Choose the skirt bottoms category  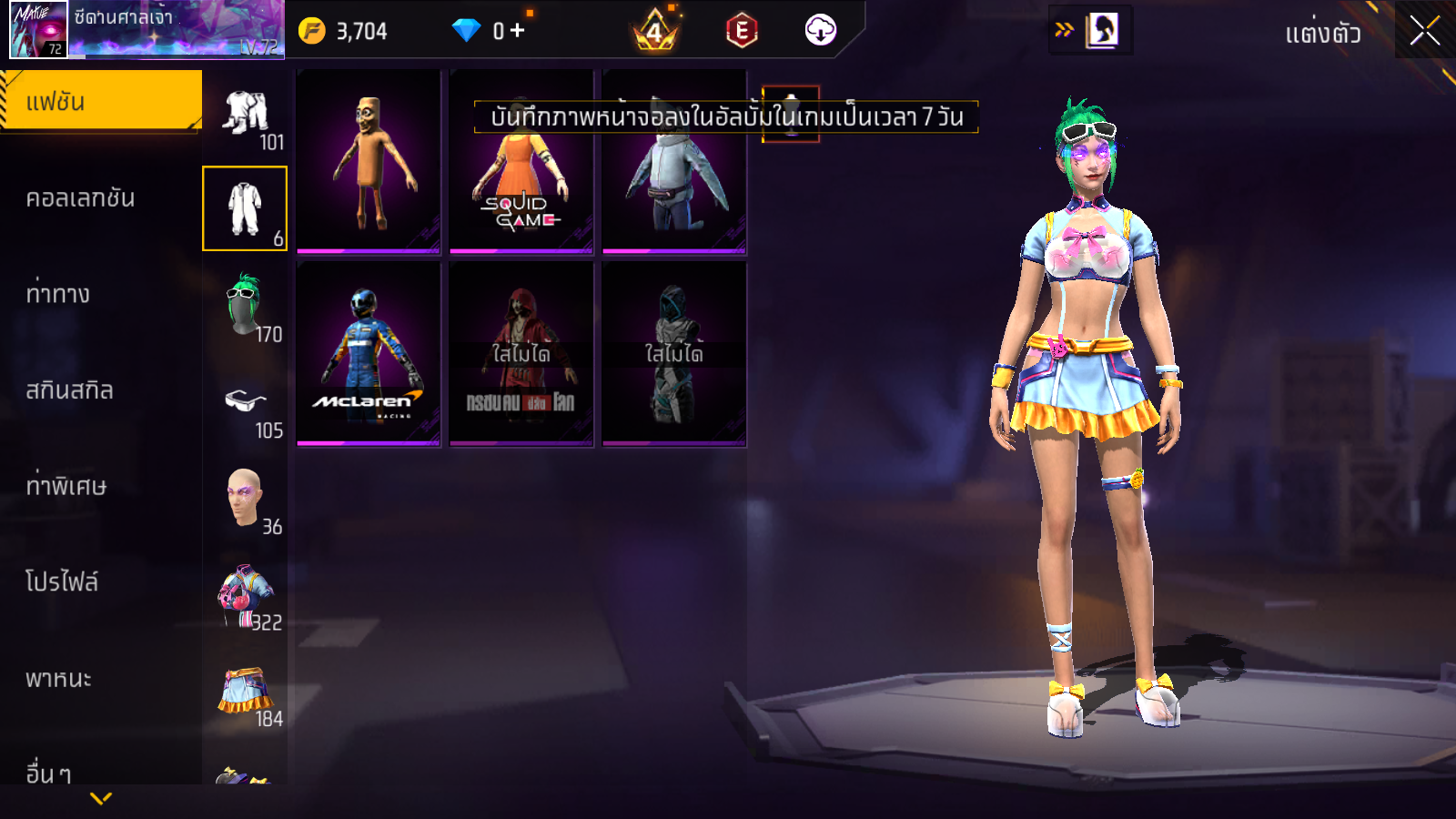coord(245,692)
